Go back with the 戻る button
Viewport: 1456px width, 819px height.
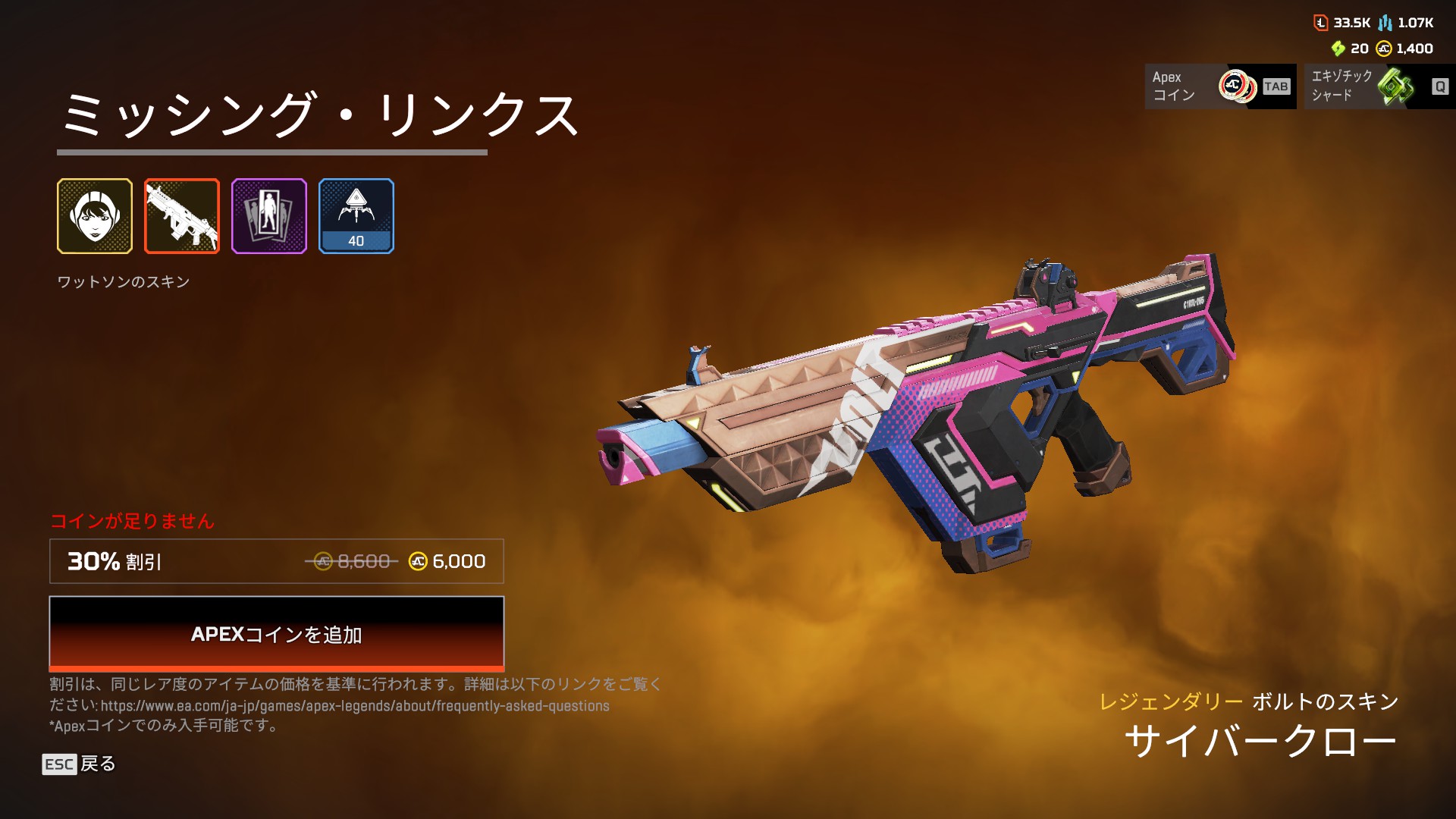pyautogui.click(x=80, y=764)
